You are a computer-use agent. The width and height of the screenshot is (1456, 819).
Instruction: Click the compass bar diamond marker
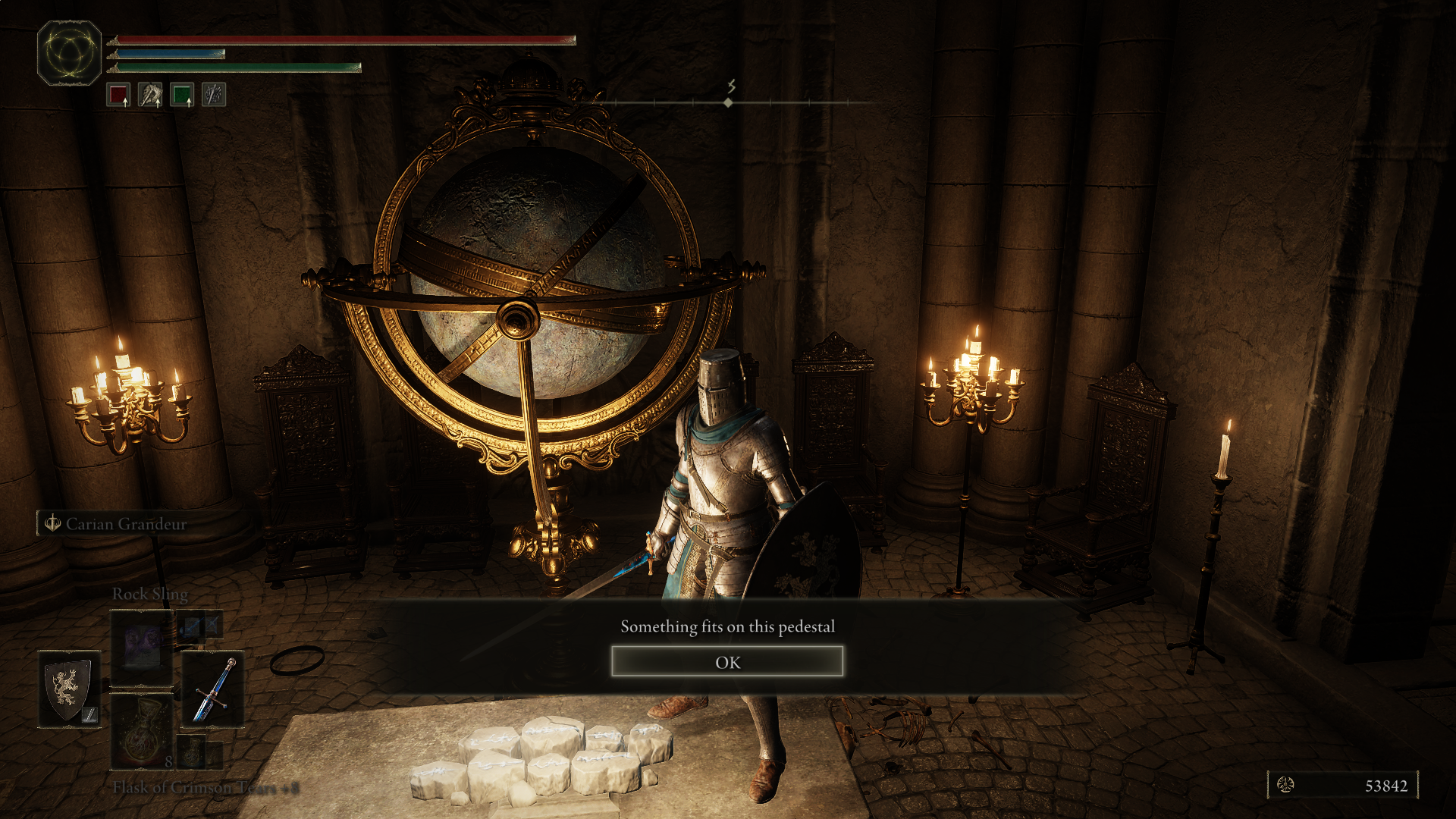coord(728,102)
